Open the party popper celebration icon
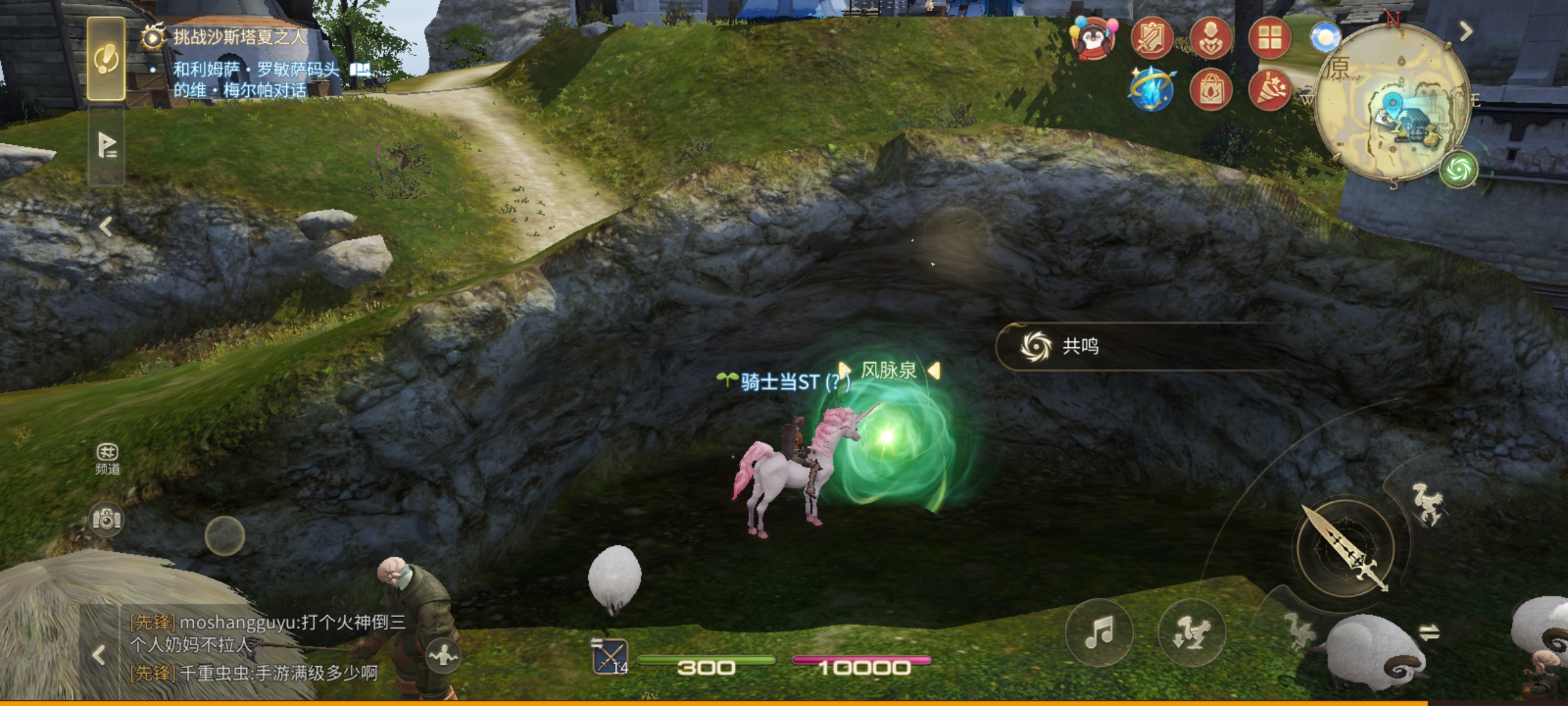The image size is (1568, 706). (1269, 90)
